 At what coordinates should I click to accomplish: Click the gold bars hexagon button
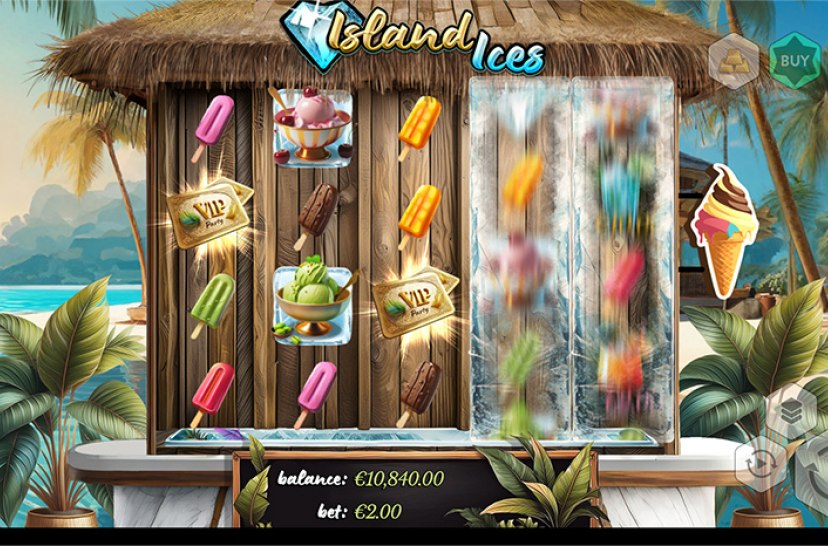(734, 61)
